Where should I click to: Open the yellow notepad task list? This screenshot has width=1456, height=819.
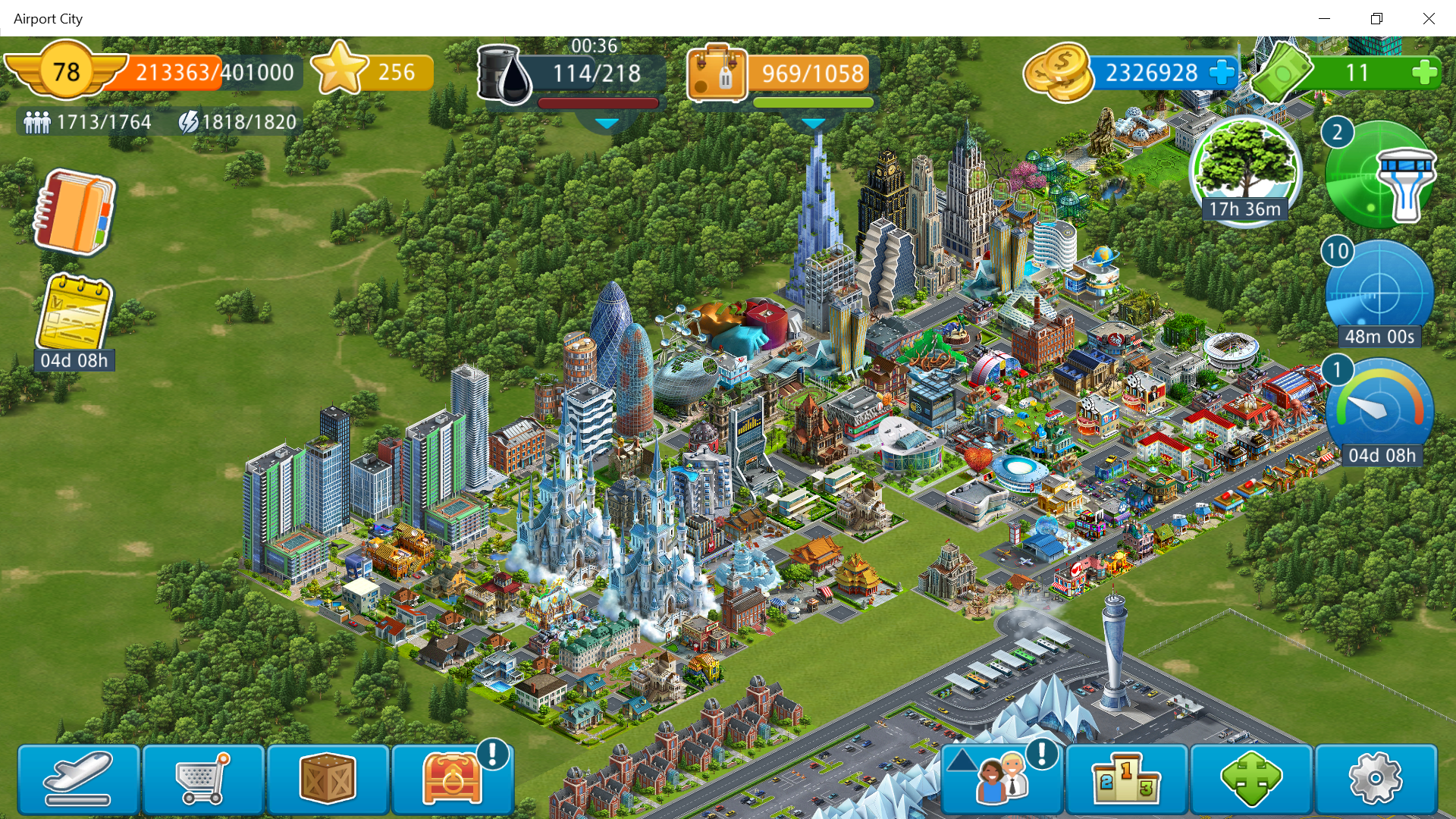click(x=74, y=315)
